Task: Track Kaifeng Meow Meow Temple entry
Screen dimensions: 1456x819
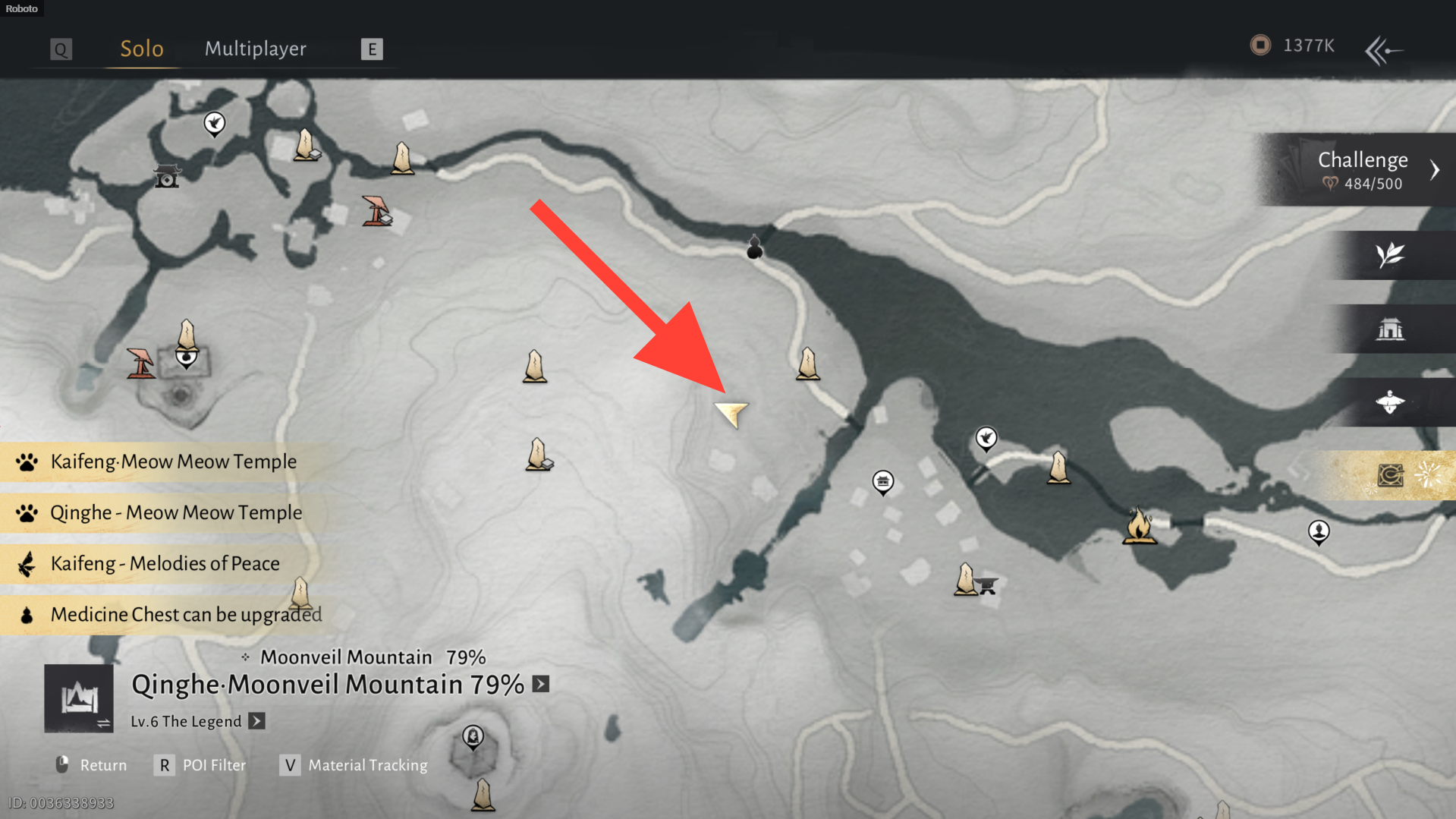Action: point(173,461)
